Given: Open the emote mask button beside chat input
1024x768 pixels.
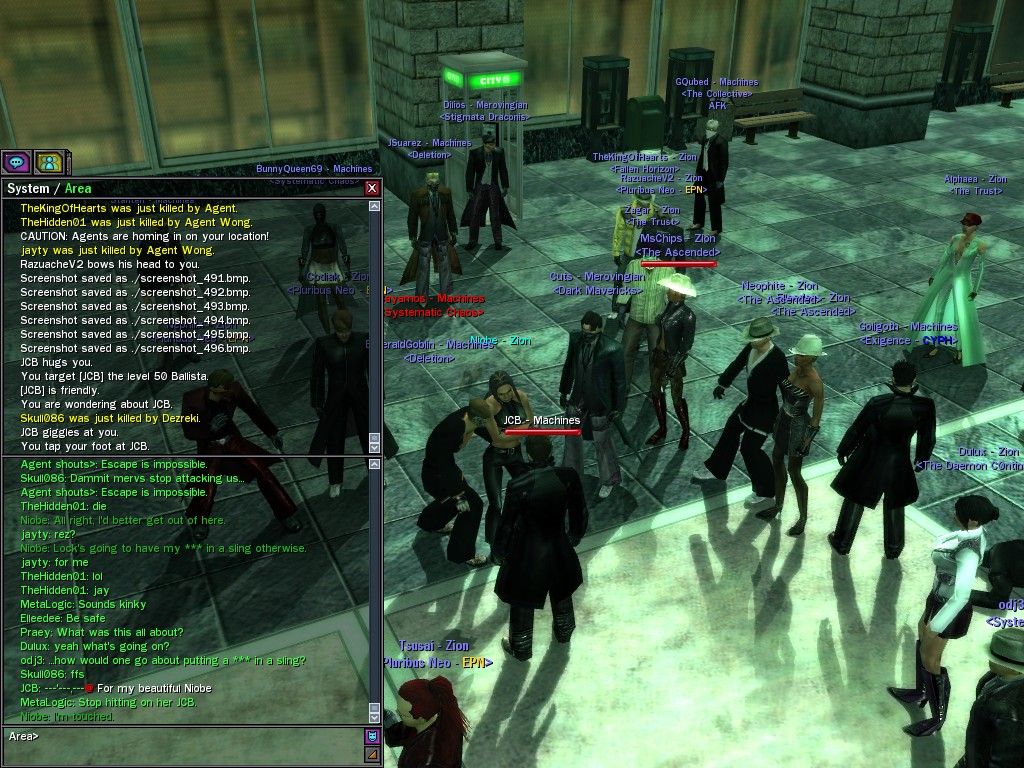Looking at the screenshot, I should 372,737.
